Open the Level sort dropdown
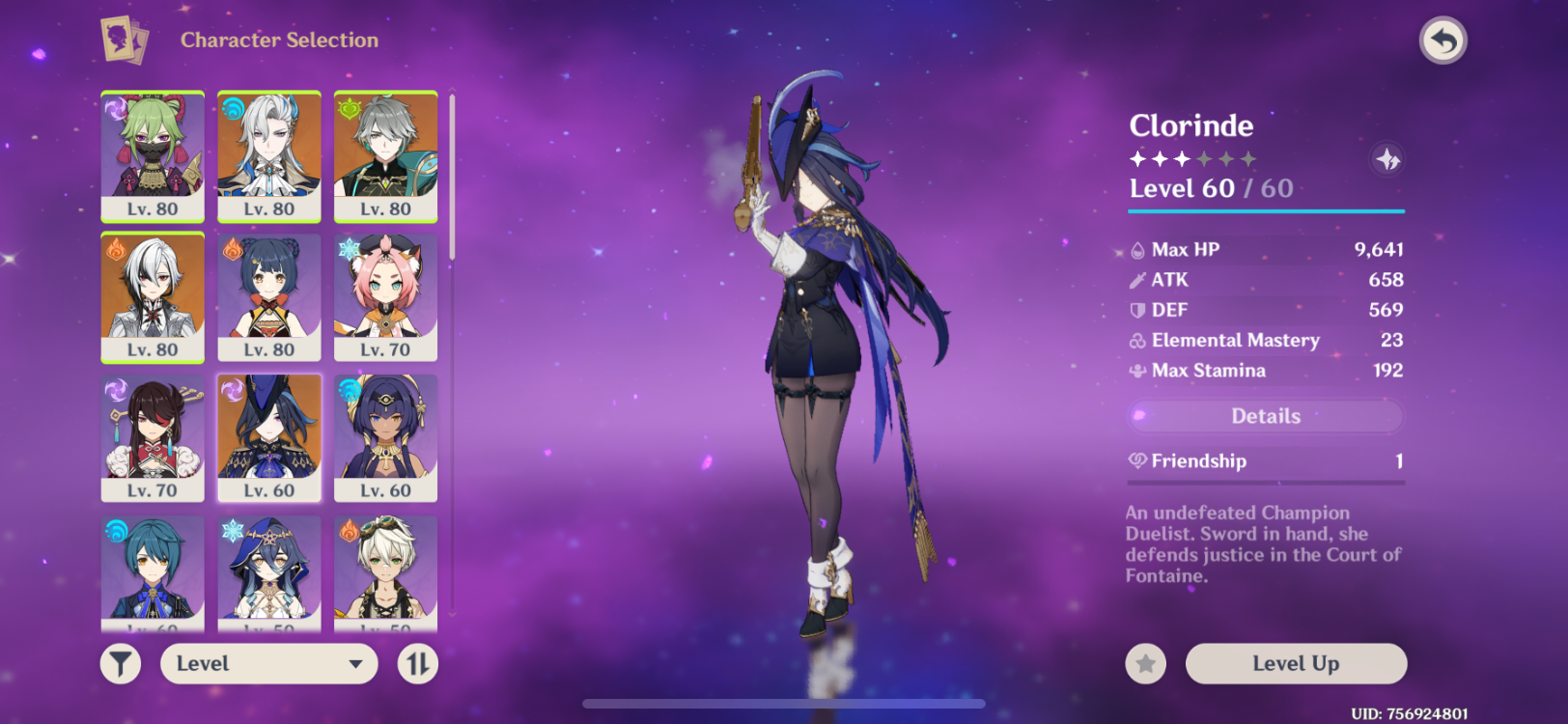Viewport: 1568px width, 724px height. point(268,663)
